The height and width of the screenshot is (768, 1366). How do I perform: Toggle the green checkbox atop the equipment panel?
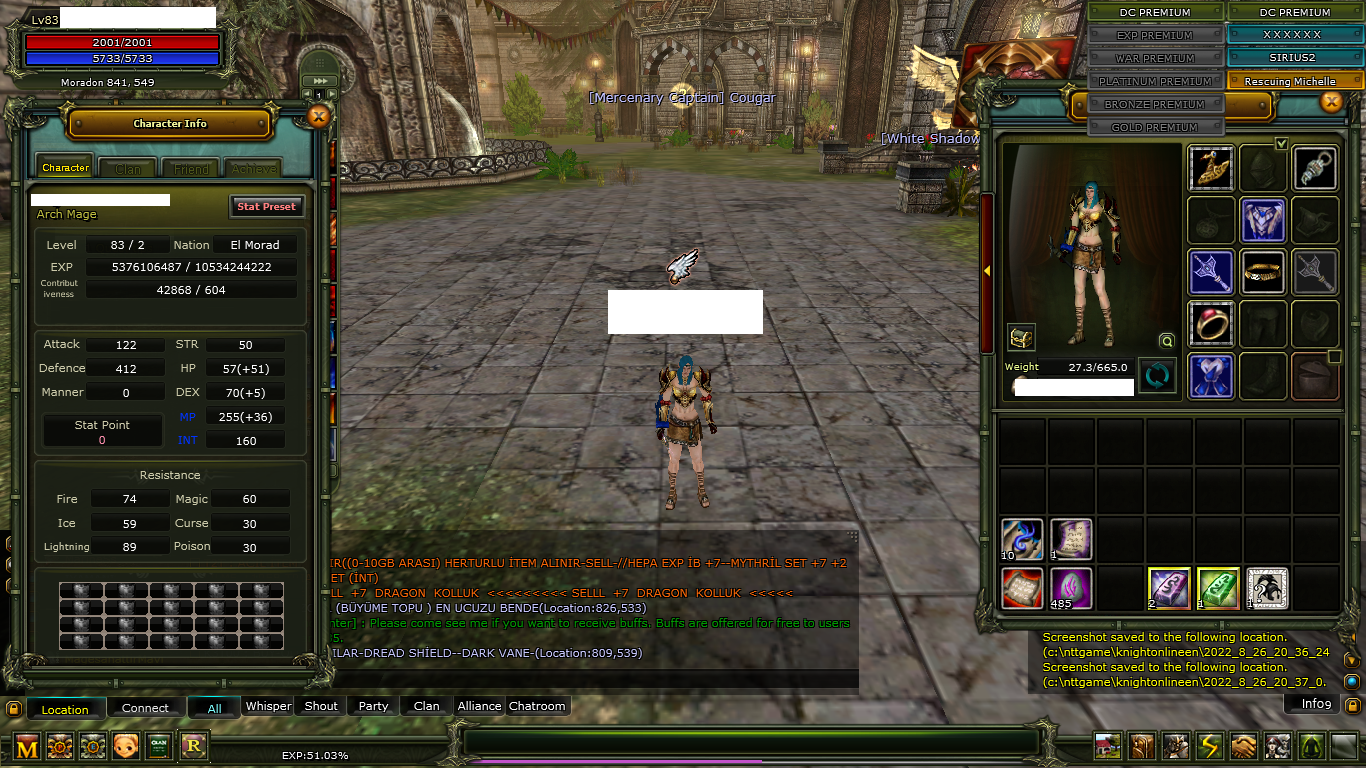click(x=1283, y=144)
